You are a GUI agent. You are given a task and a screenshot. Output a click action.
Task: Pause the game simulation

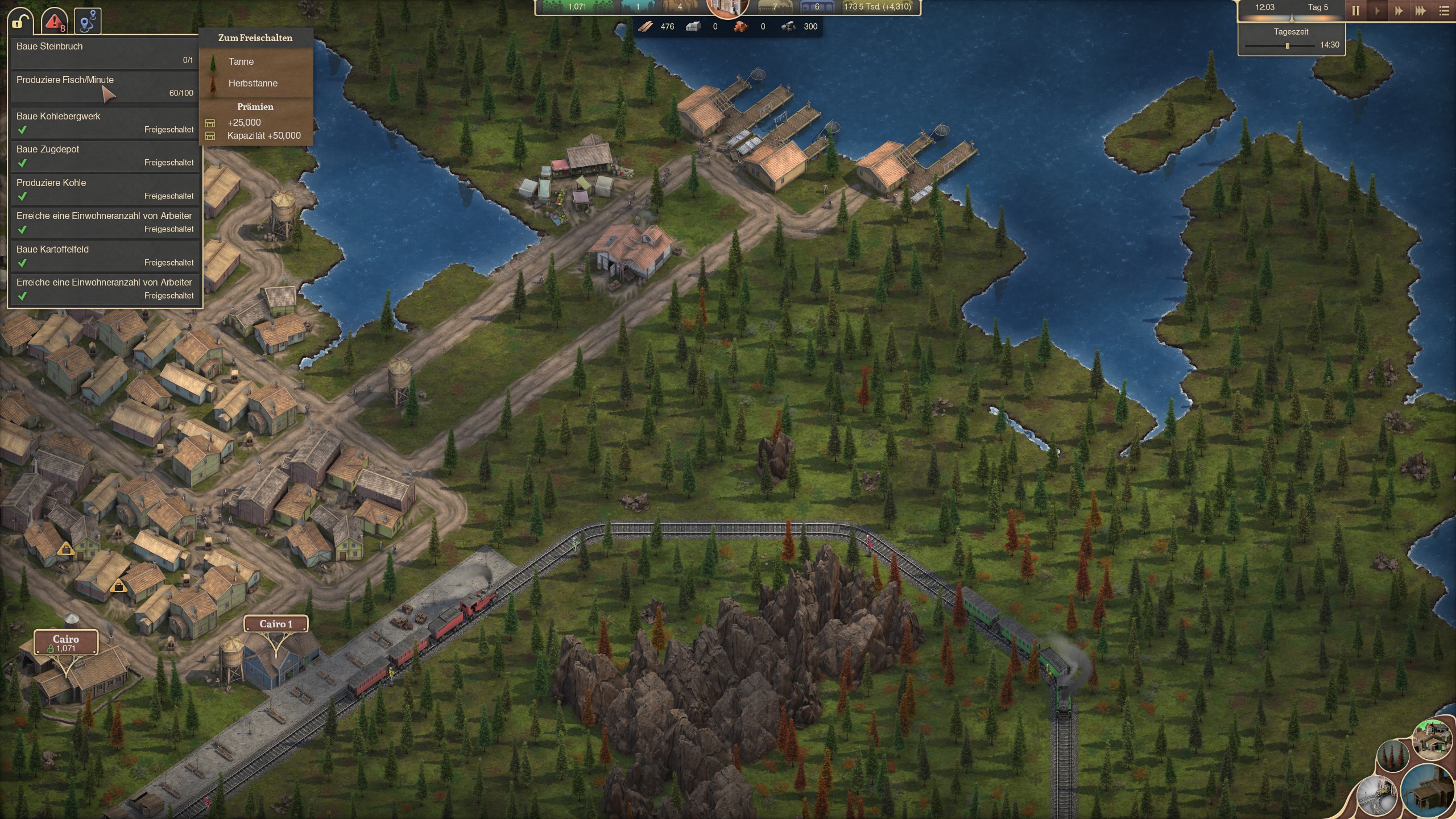pos(1356,11)
